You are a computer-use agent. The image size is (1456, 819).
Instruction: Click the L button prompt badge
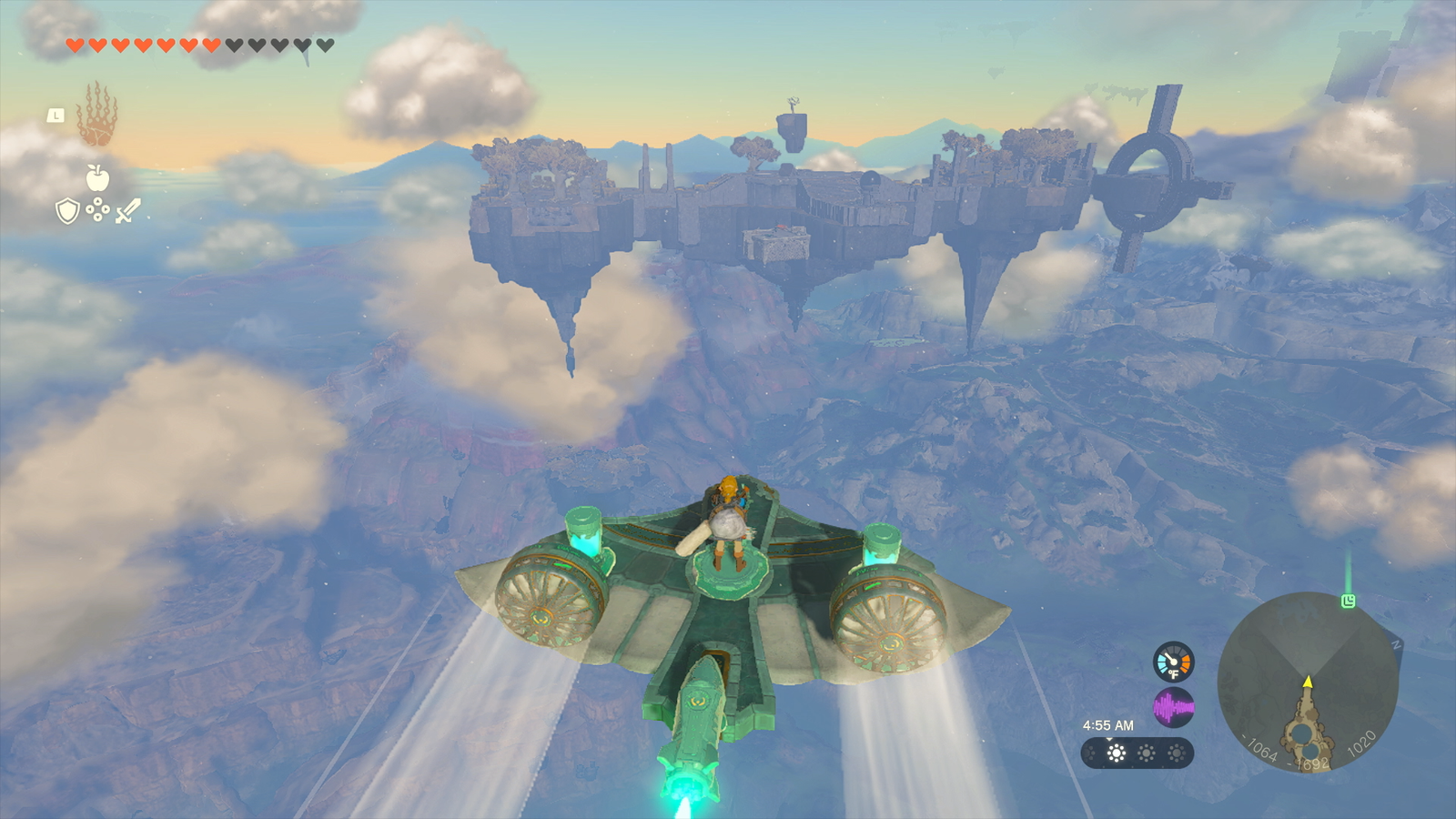[x=56, y=116]
